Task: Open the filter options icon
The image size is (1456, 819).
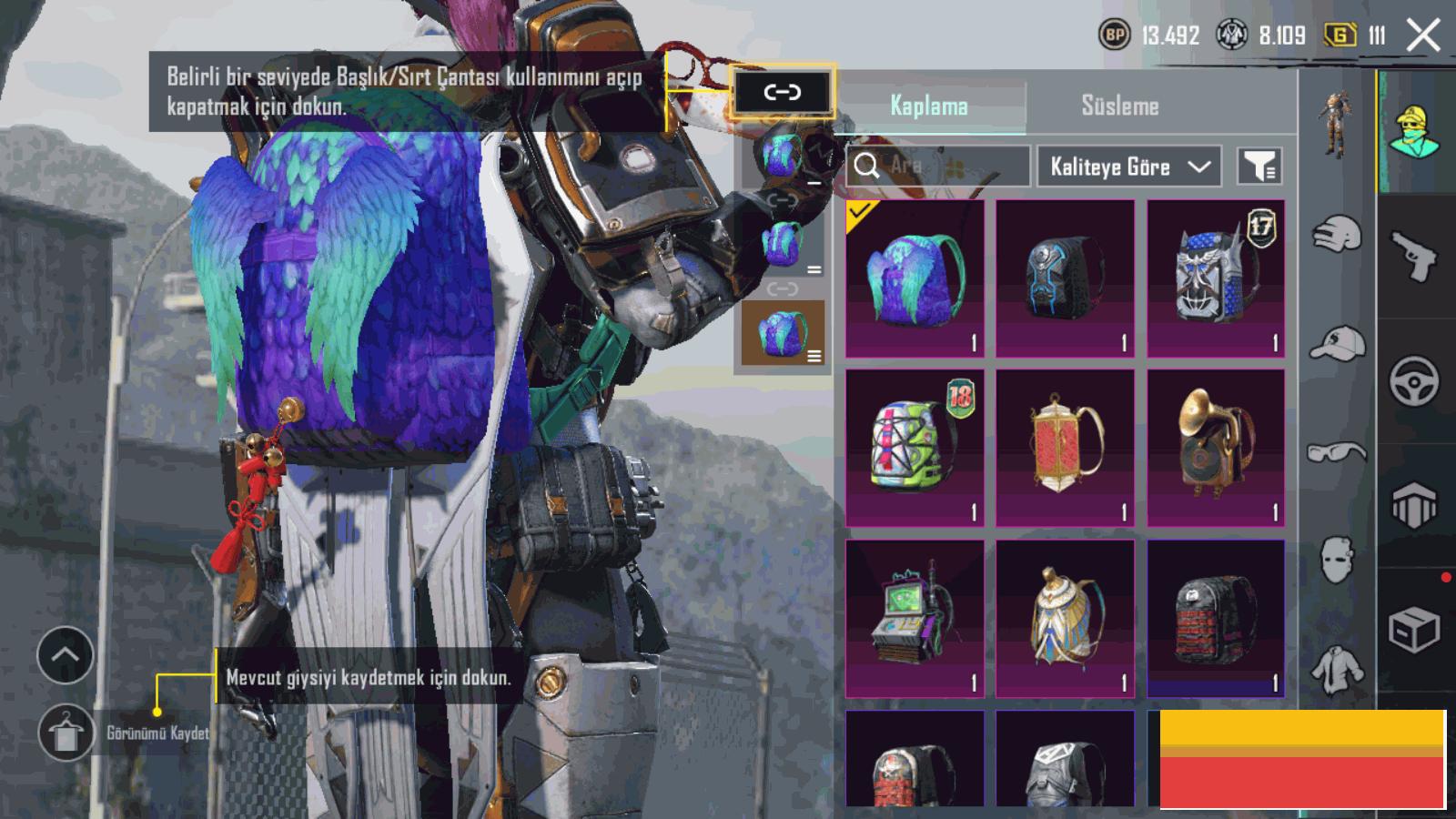Action: coord(1259,166)
